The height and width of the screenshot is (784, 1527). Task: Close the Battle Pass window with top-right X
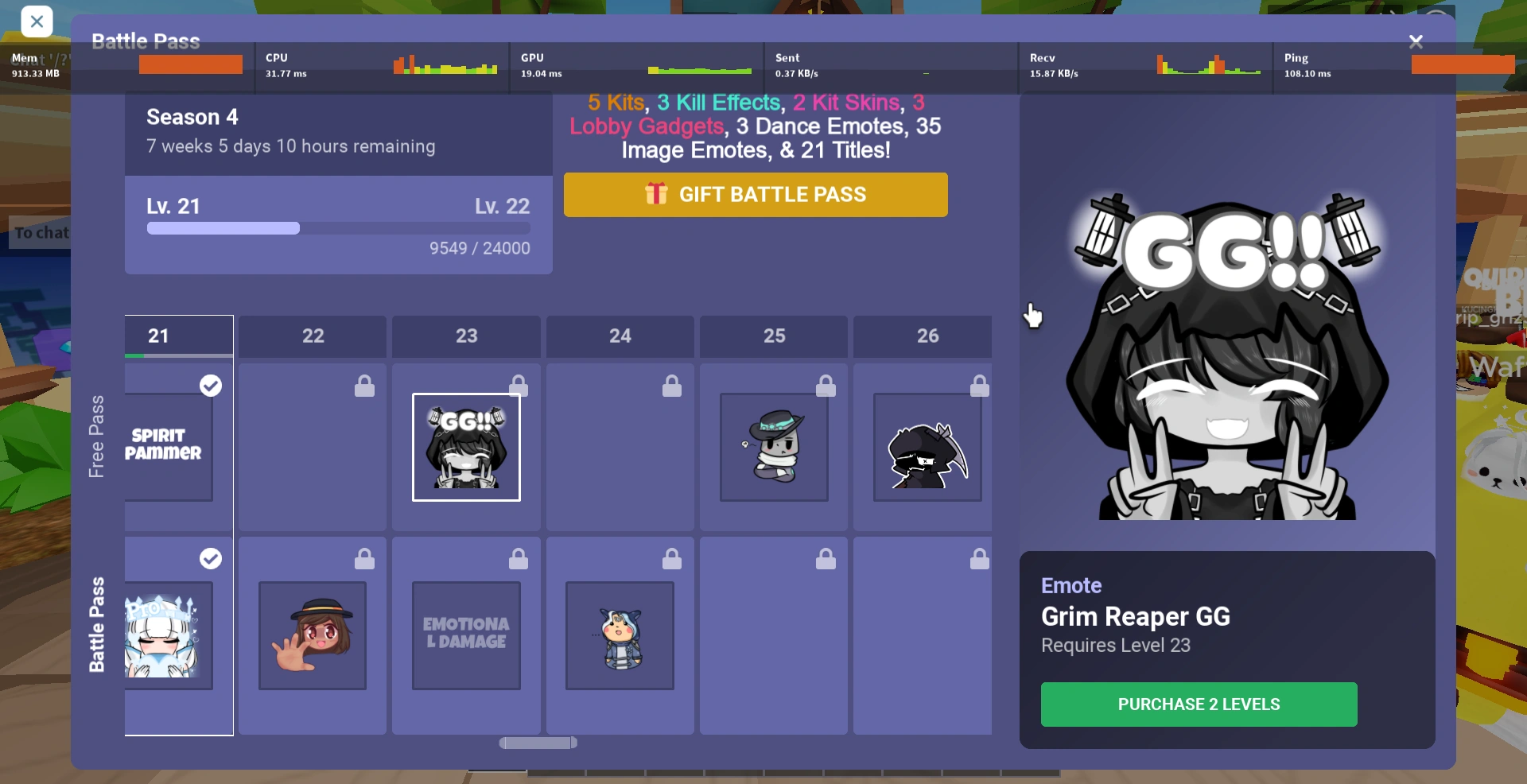(x=1416, y=41)
